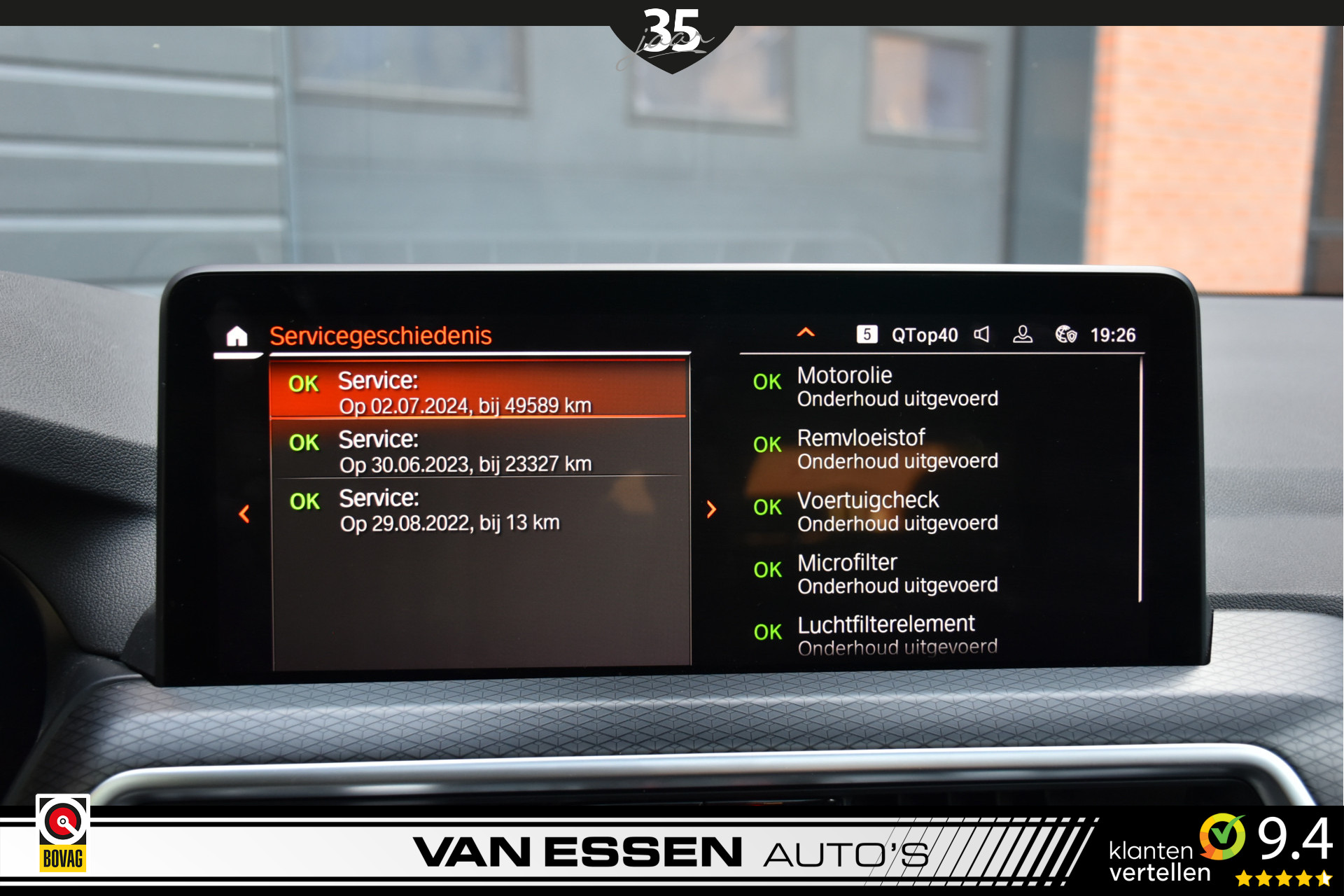This screenshot has height=896, width=1344.
Task: Click the BOVAG logo badge
Action: pos(63,833)
